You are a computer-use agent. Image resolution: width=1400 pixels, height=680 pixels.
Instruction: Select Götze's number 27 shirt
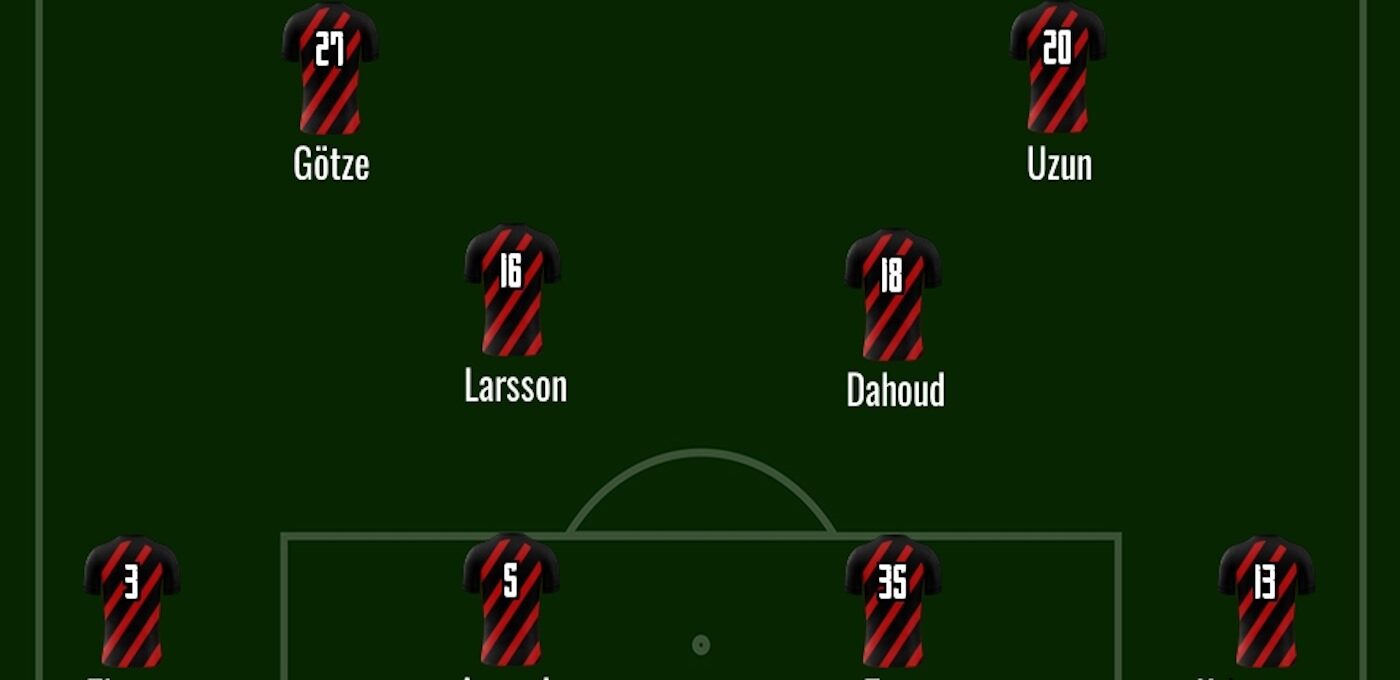tap(330, 70)
